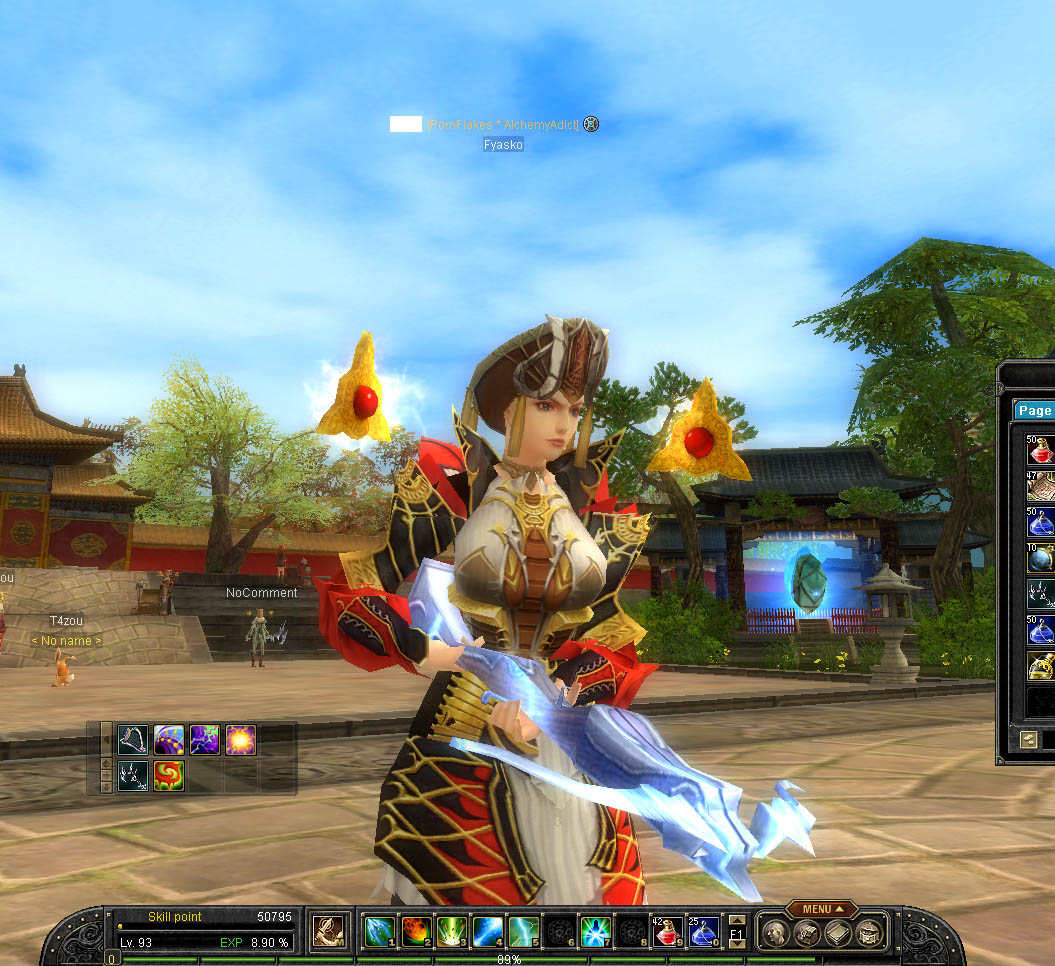Activate the purple musical notes skill
Screen dimensions: 1055x966
pyautogui.click(x=169, y=740)
